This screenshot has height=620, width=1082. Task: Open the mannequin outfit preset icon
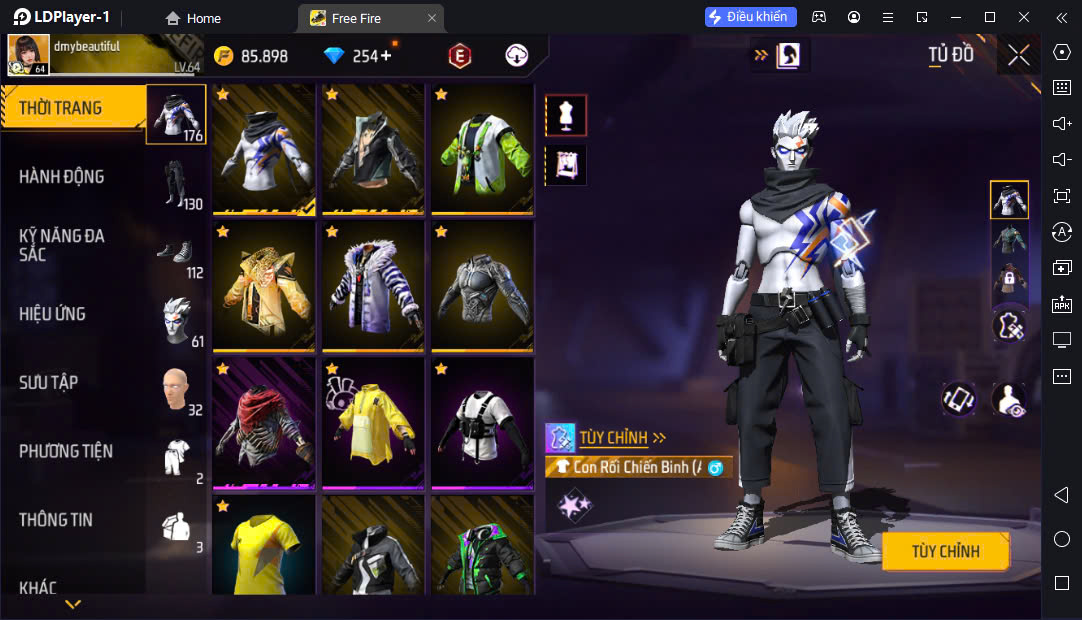566,115
